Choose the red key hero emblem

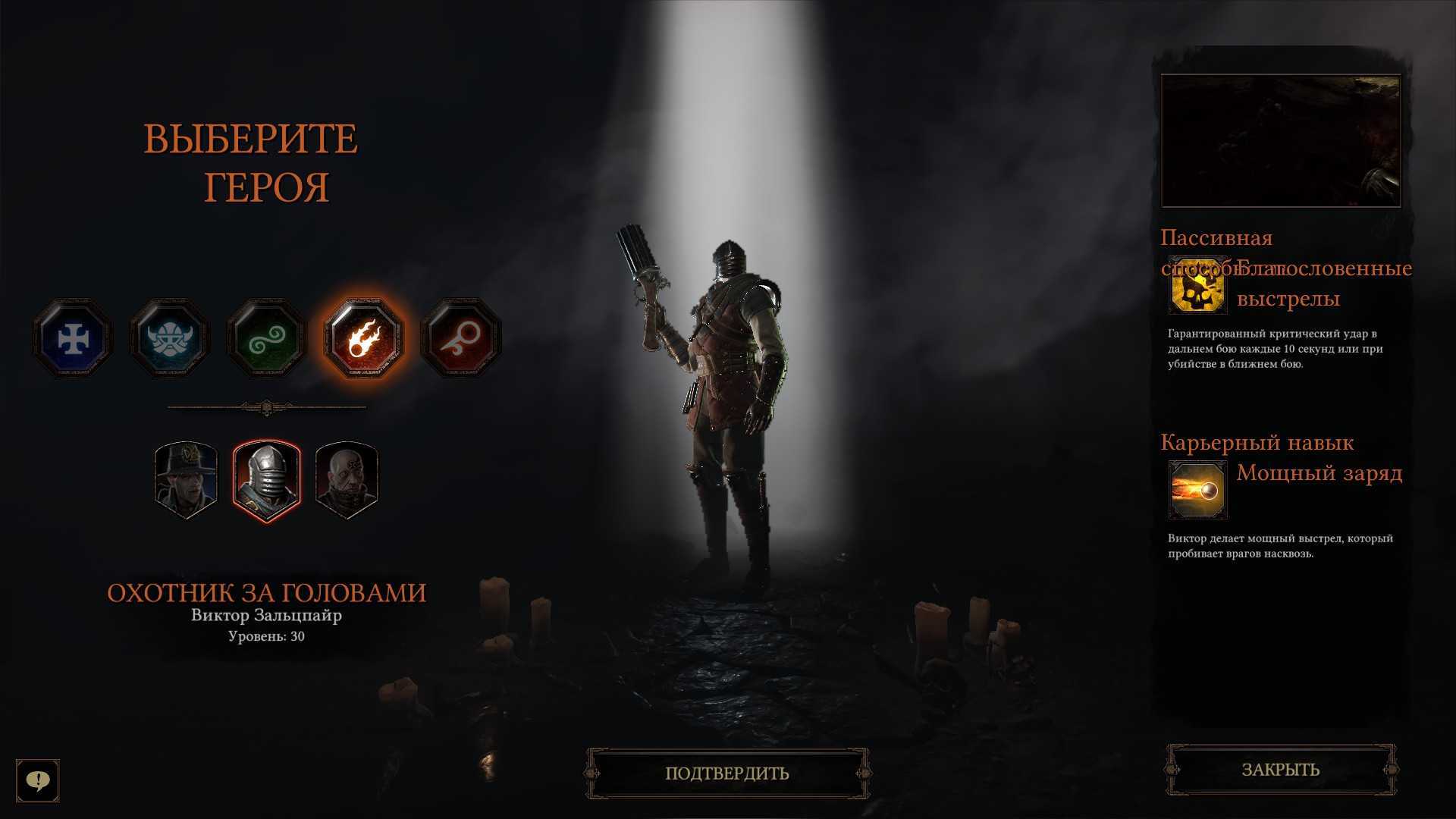pos(460,338)
